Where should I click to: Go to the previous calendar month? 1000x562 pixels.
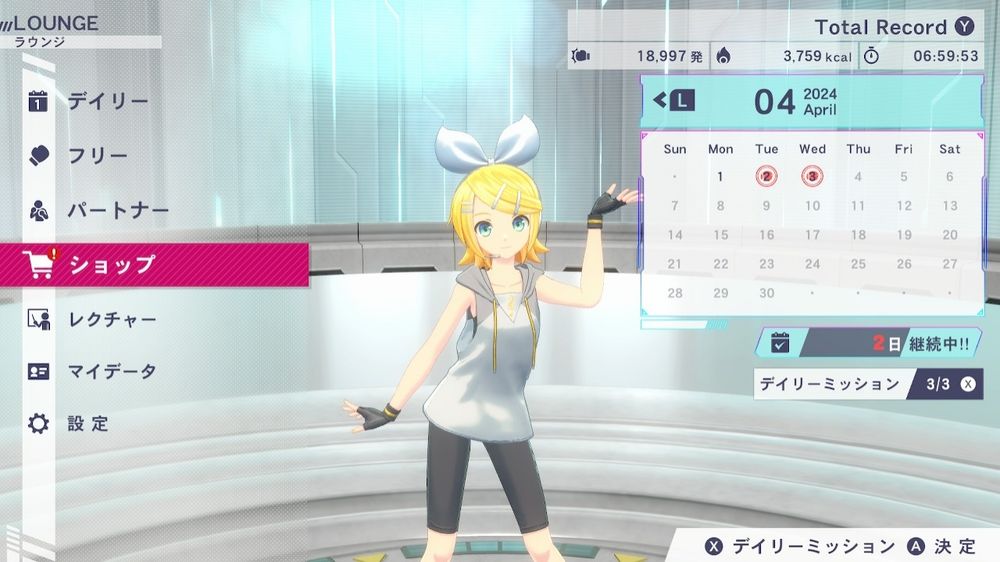673,100
